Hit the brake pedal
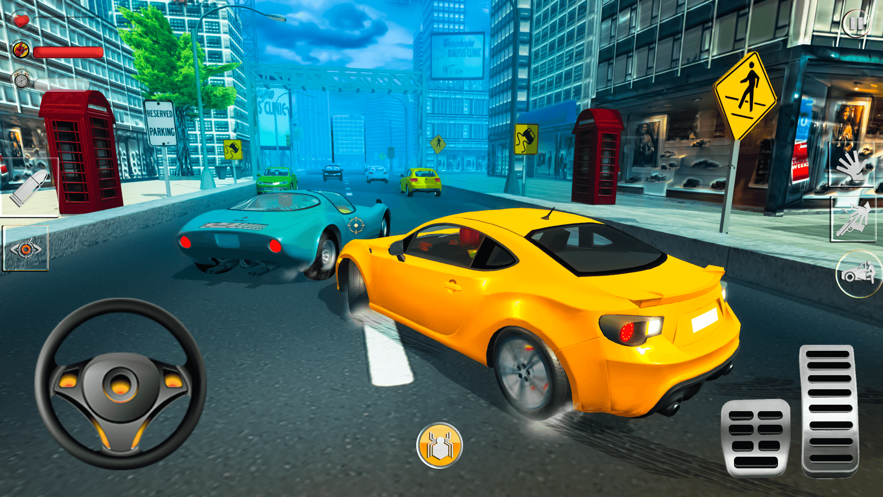Viewport: 883px width, 497px height. point(755,435)
